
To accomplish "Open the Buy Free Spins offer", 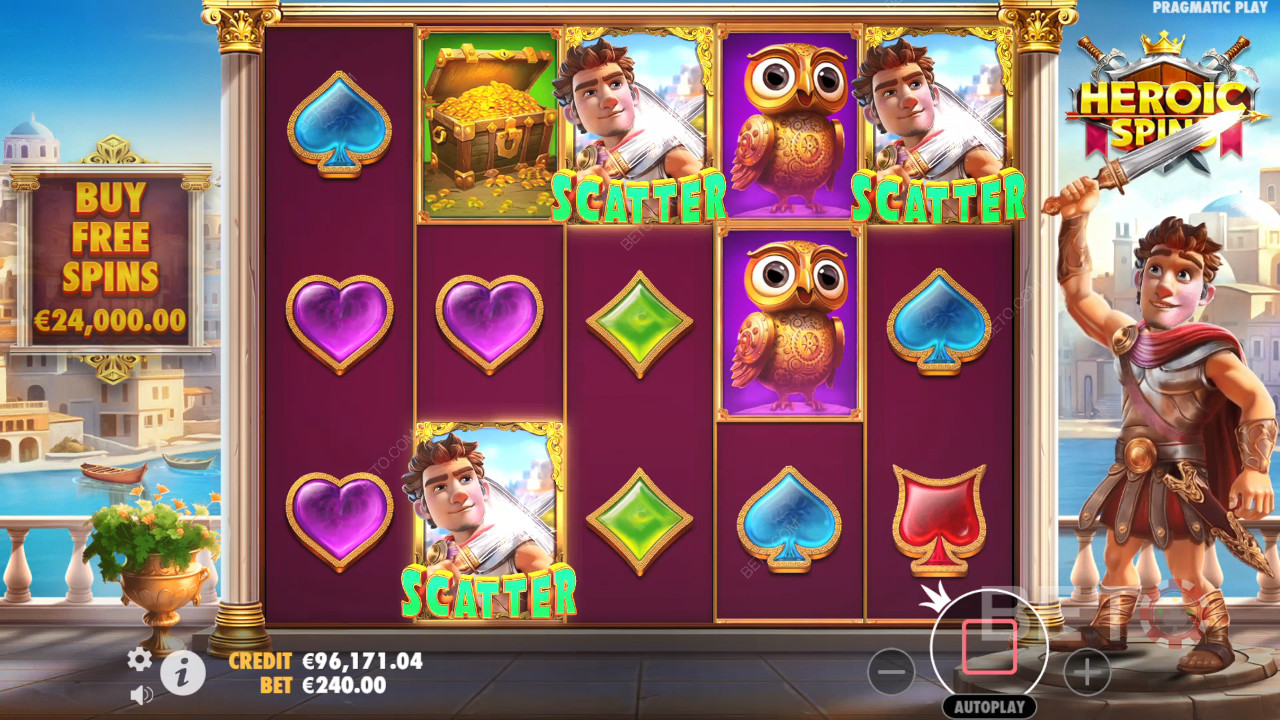I will pyautogui.click(x=111, y=258).
